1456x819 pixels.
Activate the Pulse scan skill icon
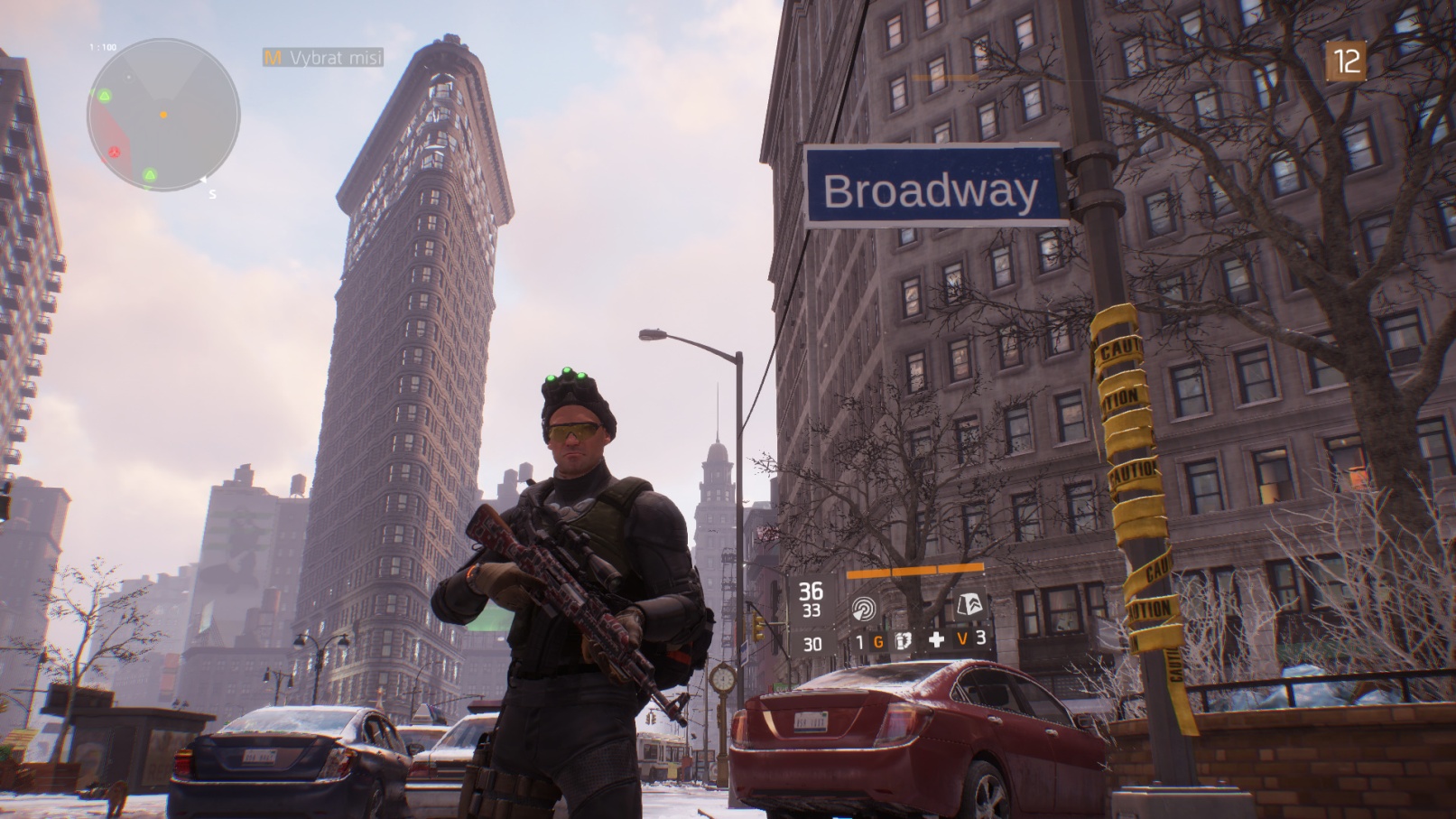(x=864, y=609)
